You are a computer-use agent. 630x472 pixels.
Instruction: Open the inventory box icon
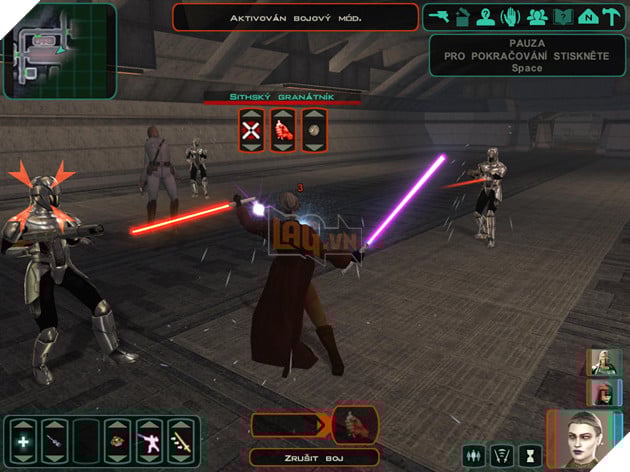click(462, 15)
